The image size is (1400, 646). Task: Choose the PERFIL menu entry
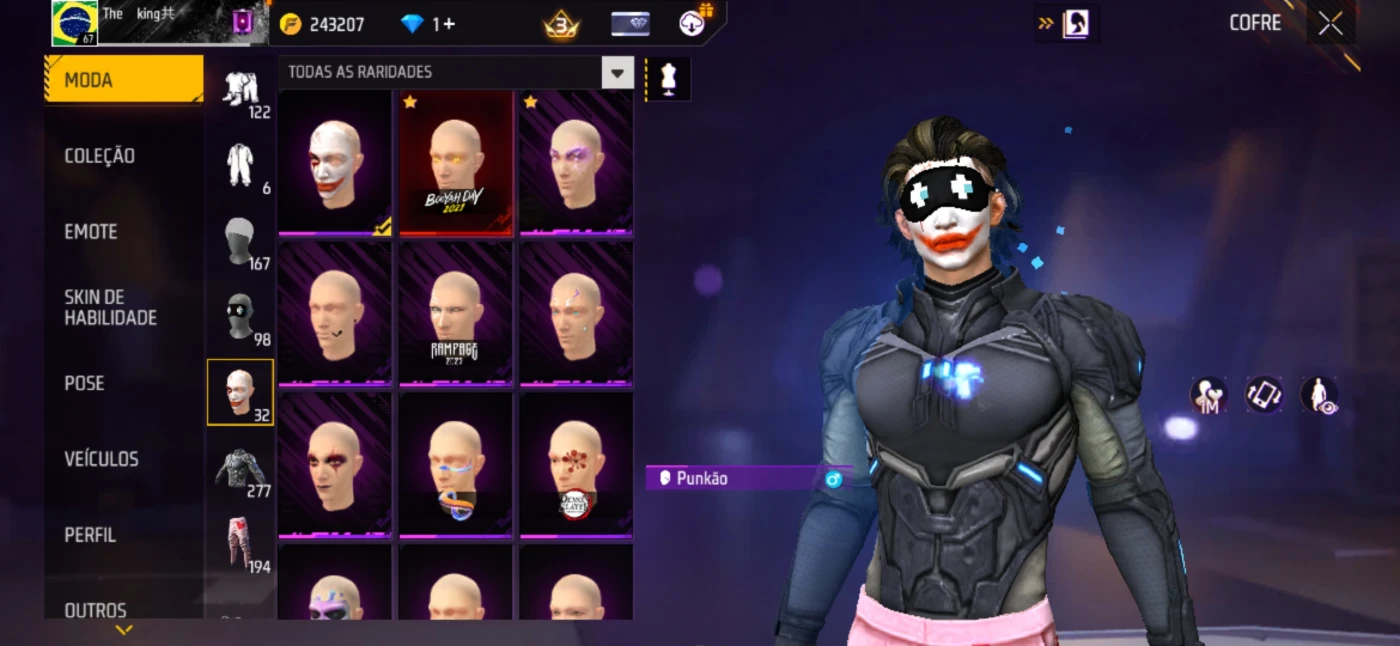(x=90, y=535)
